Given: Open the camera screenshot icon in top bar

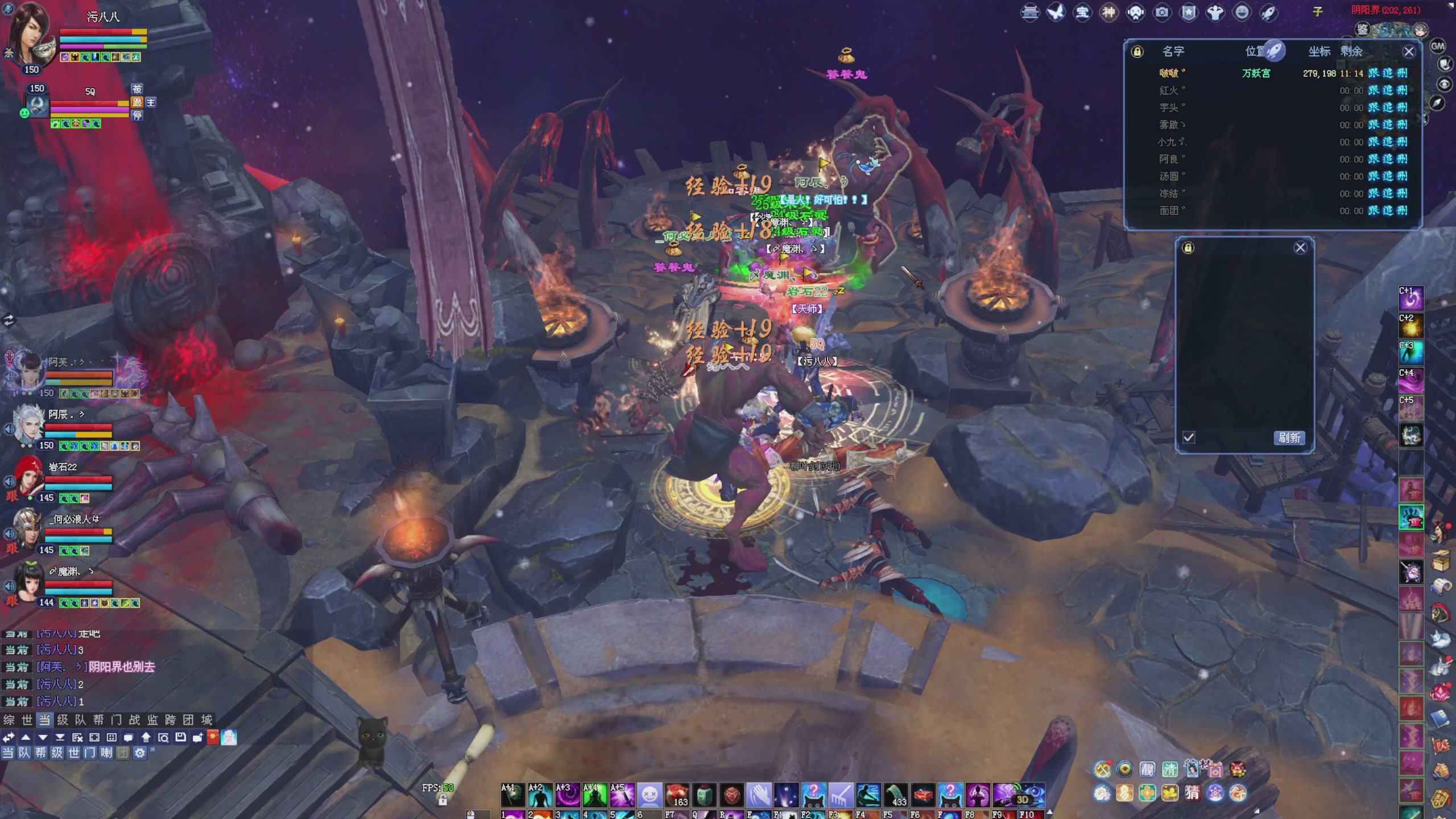Looking at the screenshot, I should [1162, 13].
